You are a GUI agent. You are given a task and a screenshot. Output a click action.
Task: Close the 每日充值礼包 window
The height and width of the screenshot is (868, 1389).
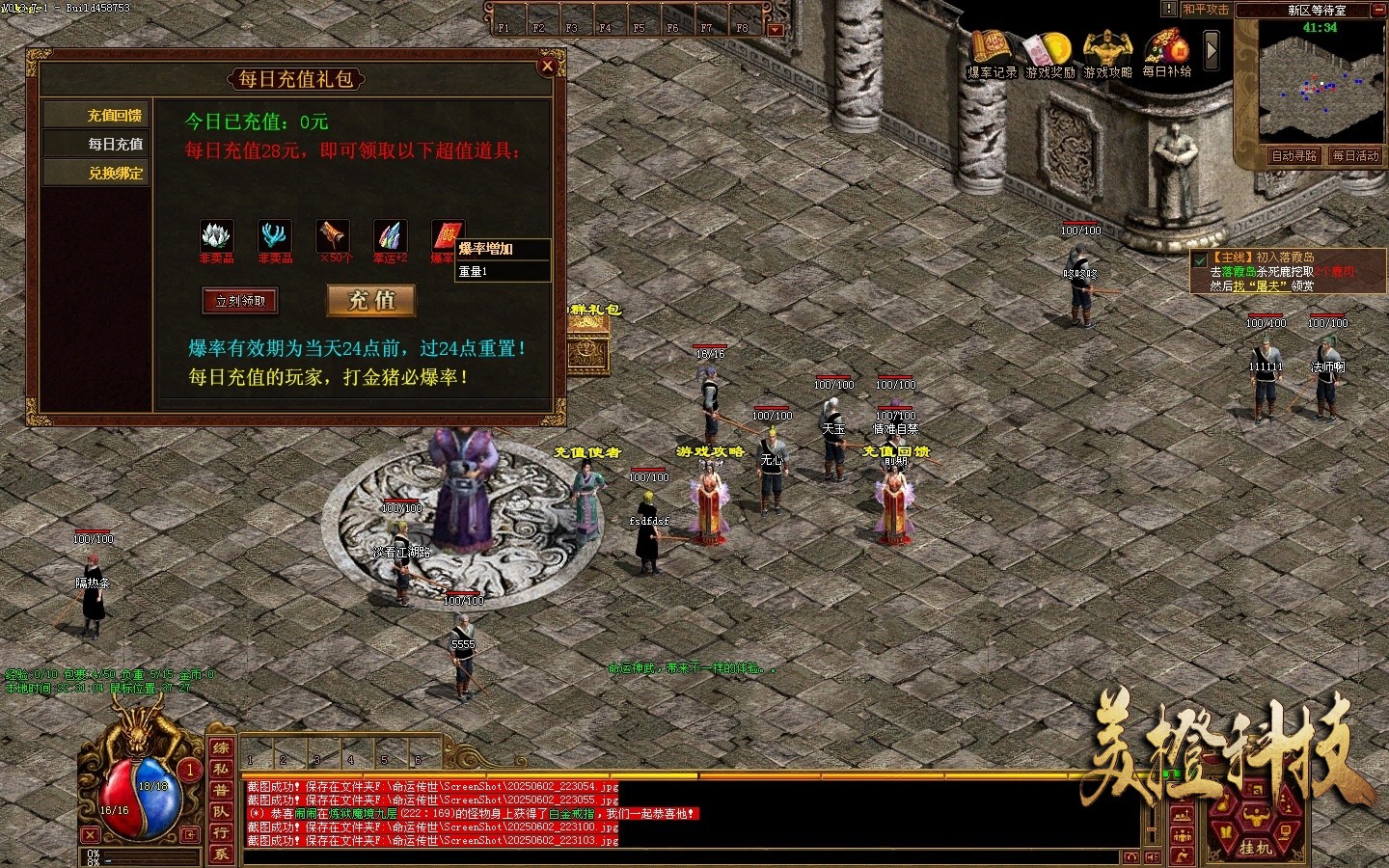(547, 67)
